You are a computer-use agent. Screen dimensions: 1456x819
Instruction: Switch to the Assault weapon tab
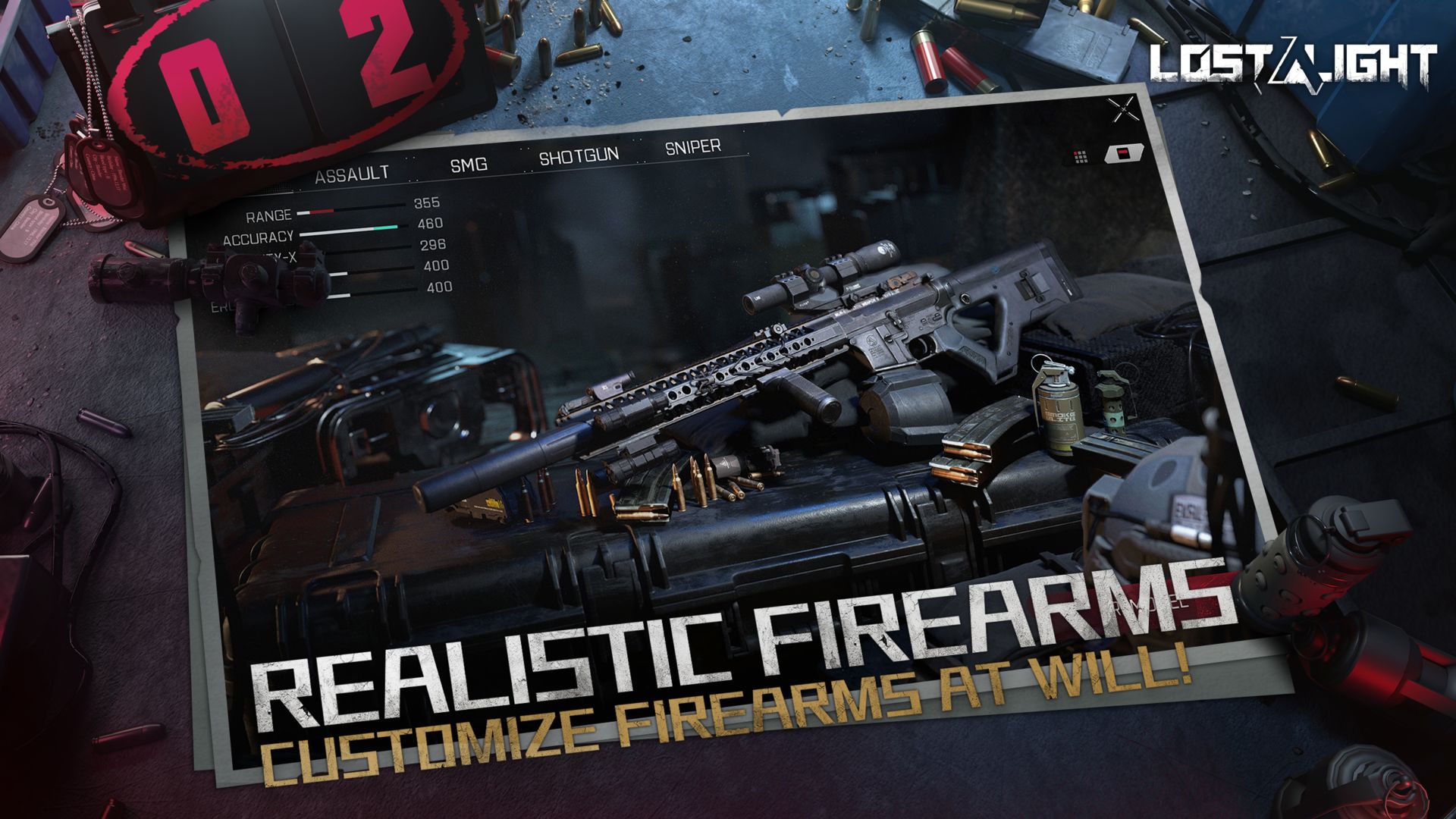point(352,175)
